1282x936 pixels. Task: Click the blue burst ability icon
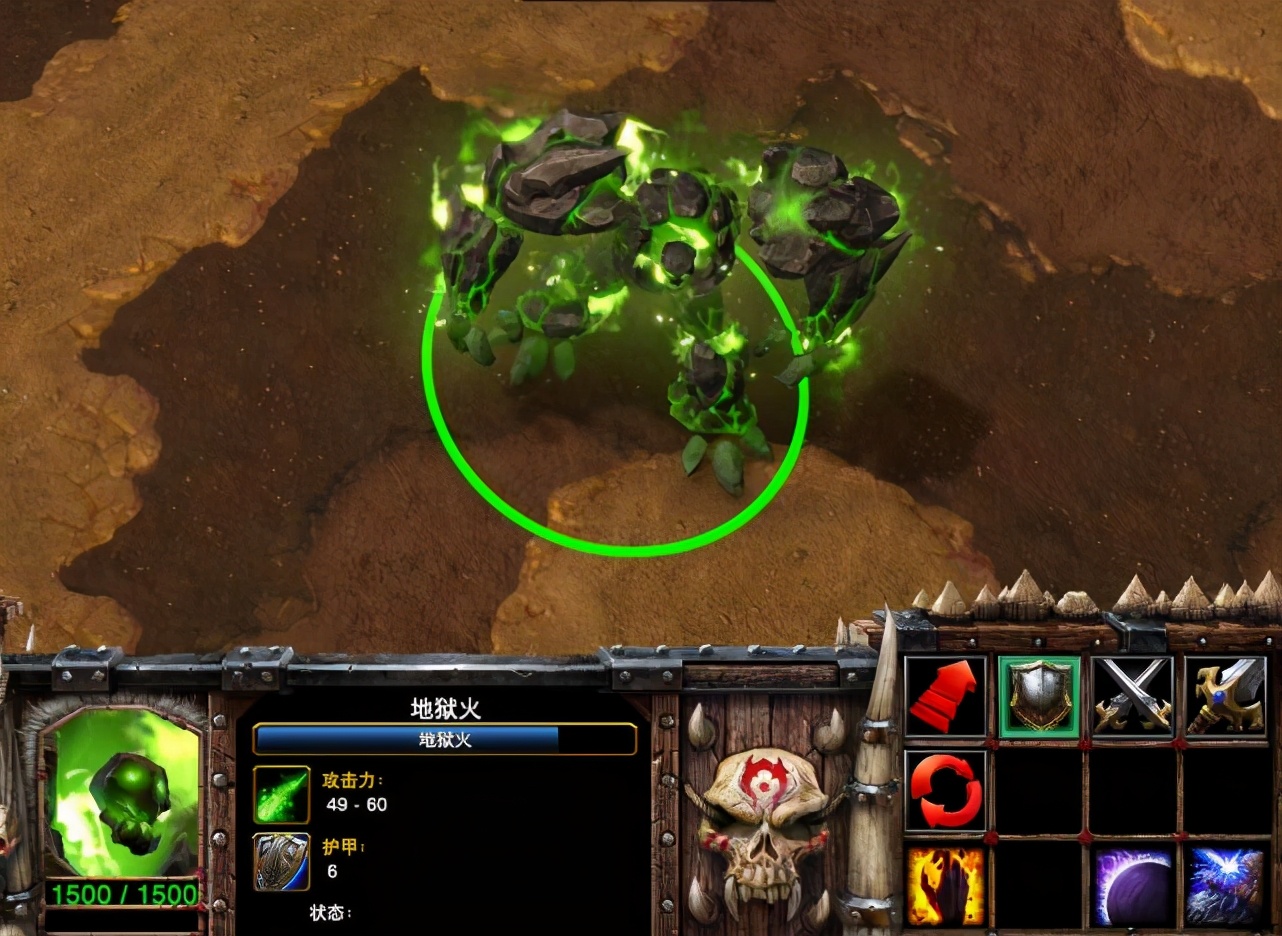pyautogui.click(x=1225, y=886)
